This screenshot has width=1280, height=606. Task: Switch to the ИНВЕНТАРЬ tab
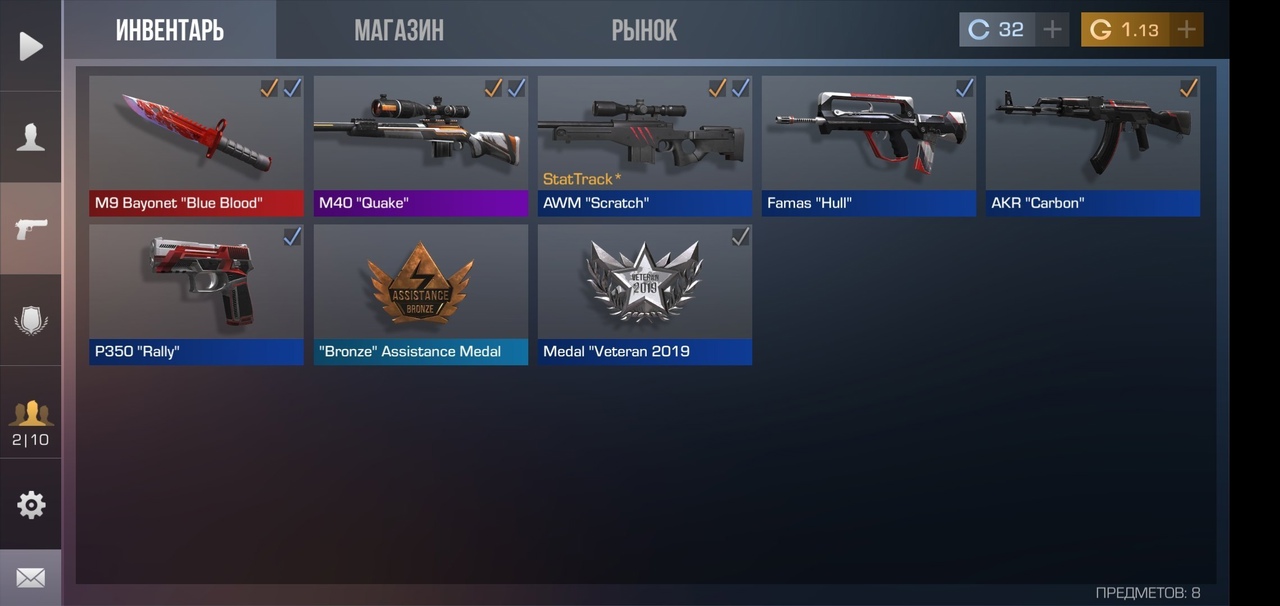coord(169,30)
